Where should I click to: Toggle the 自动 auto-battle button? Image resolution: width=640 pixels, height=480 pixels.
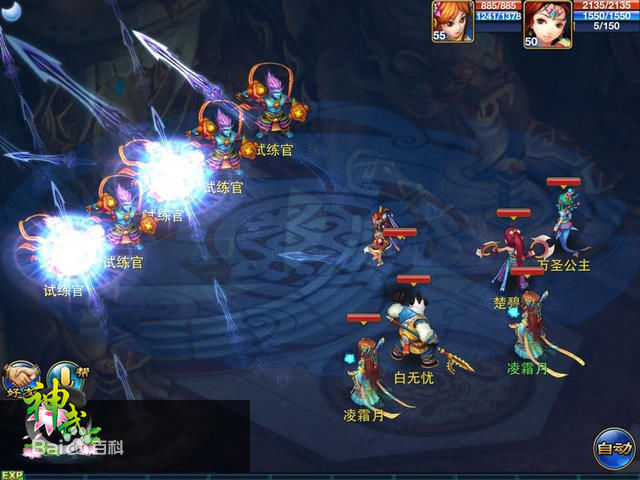pyautogui.click(x=612, y=446)
